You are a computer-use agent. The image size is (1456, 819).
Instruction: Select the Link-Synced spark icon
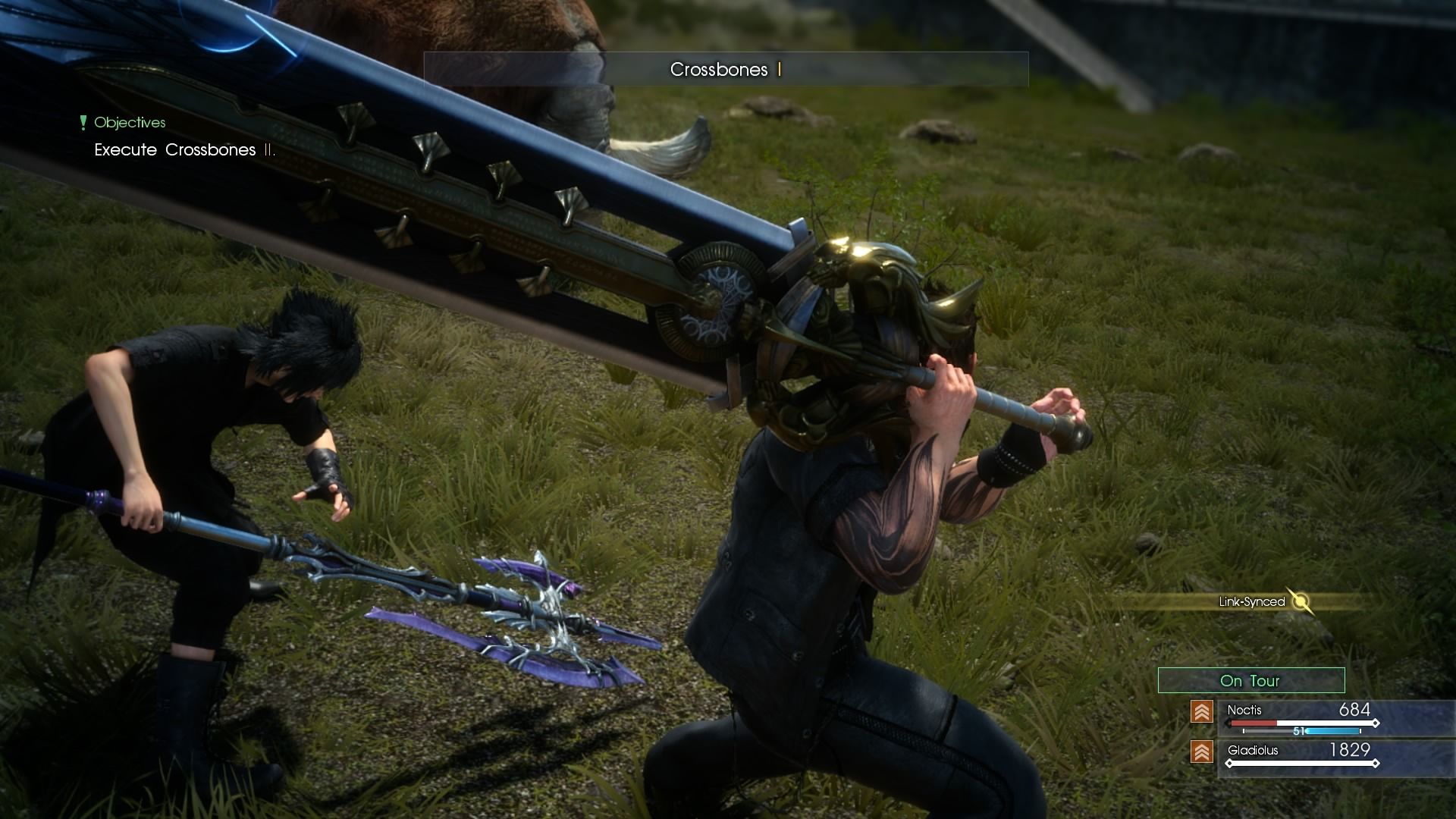pyautogui.click(x=1300, y=601)
